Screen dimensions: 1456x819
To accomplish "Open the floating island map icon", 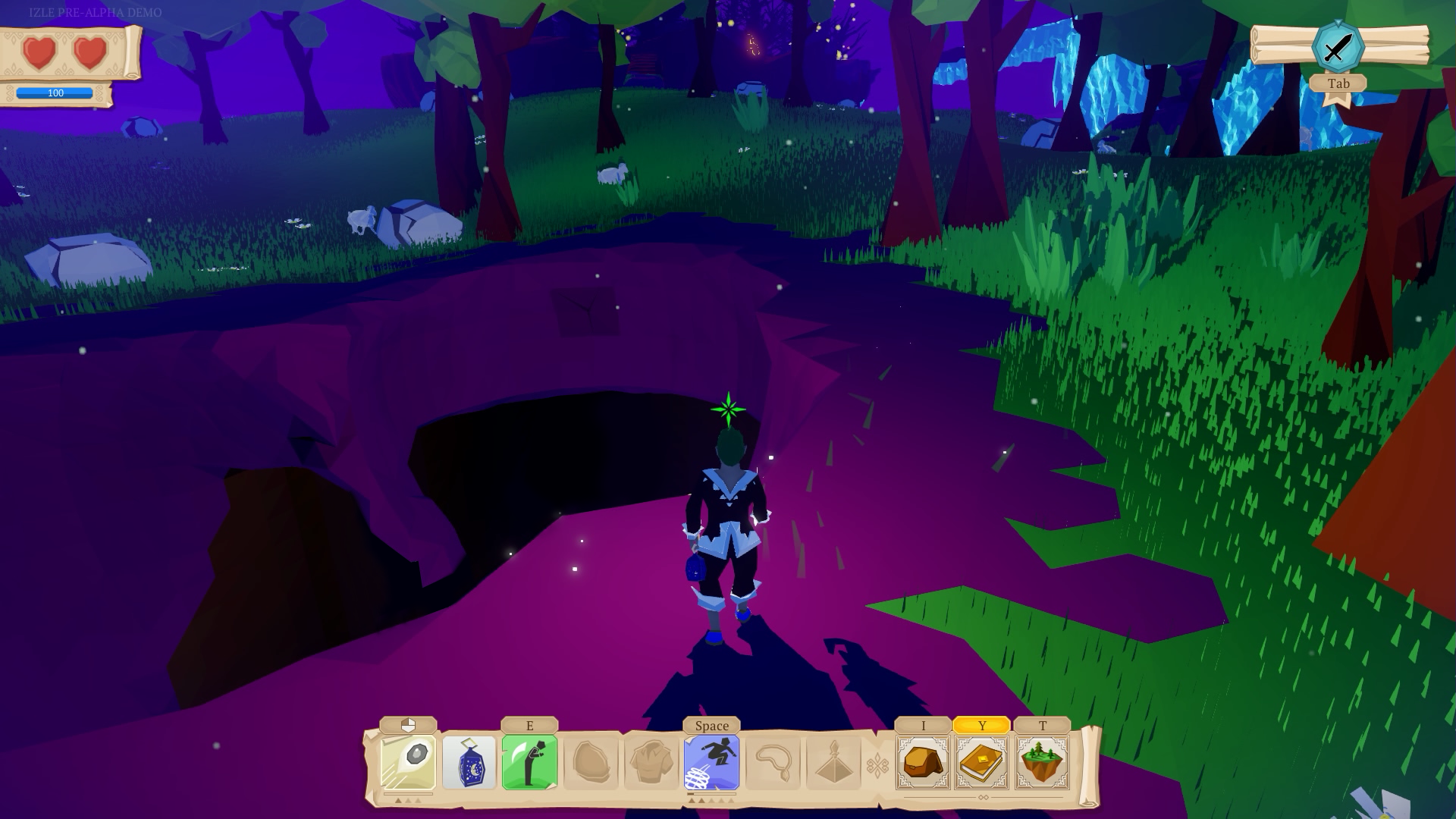I will coord(1042,762).
